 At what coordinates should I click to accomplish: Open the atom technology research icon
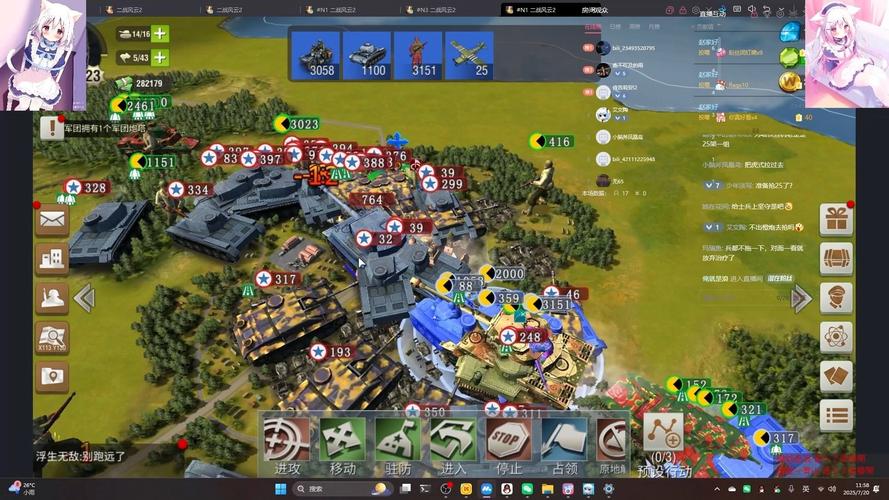point(836,337)
